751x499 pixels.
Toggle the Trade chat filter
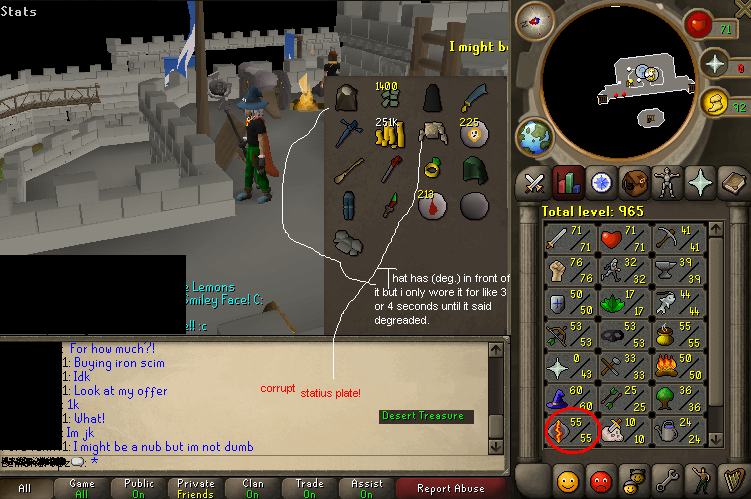310,489
